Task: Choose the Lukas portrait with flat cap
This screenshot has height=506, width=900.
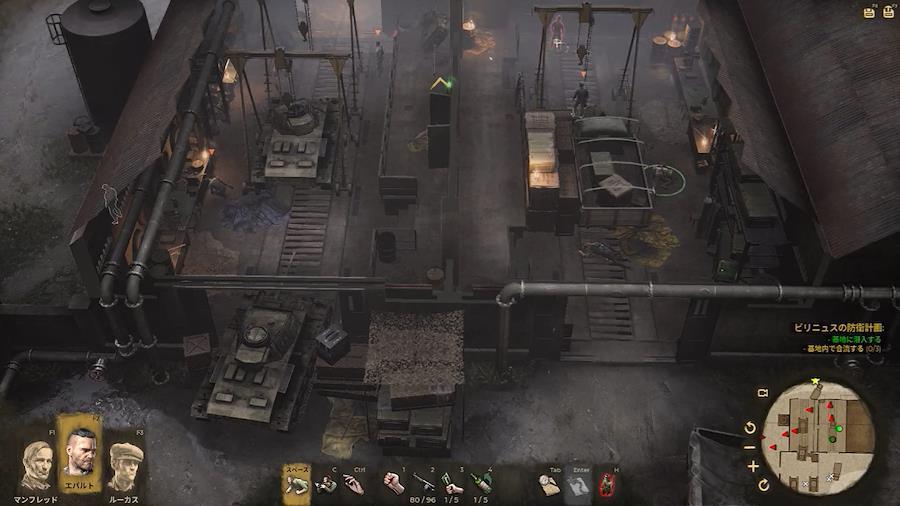Action: (x=125, y=466)
